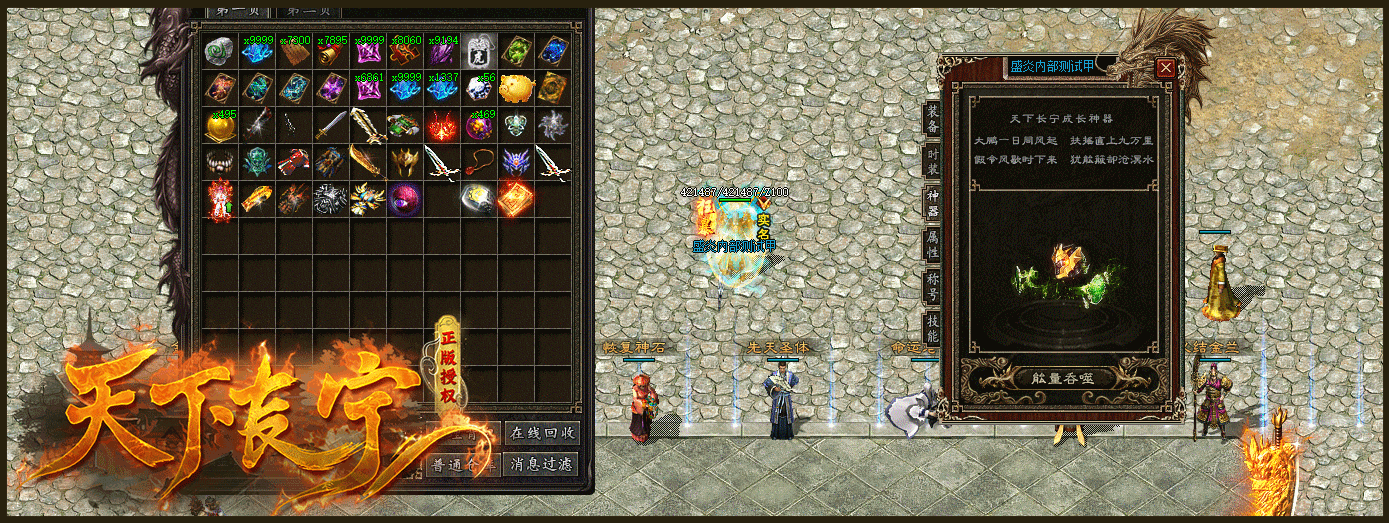
Task: Select the golden orb stack of 495
Action: (x=219, y=125)
